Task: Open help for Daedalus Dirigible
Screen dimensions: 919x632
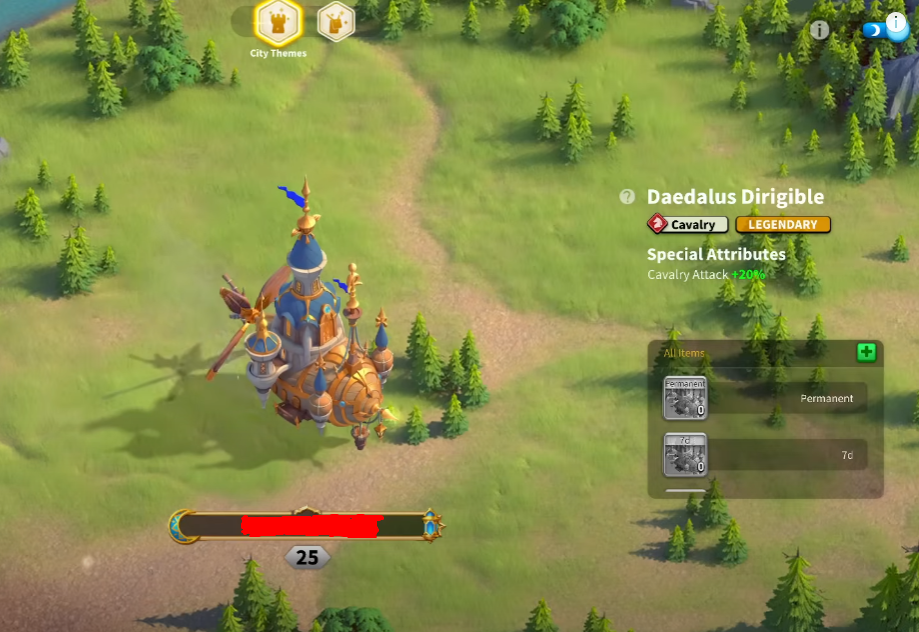Action: point(627,197)
